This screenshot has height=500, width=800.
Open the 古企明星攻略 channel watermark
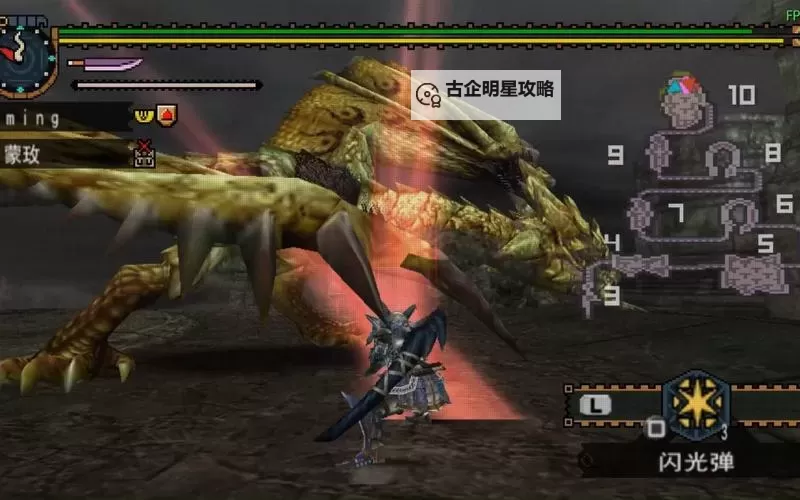(486, 93)
